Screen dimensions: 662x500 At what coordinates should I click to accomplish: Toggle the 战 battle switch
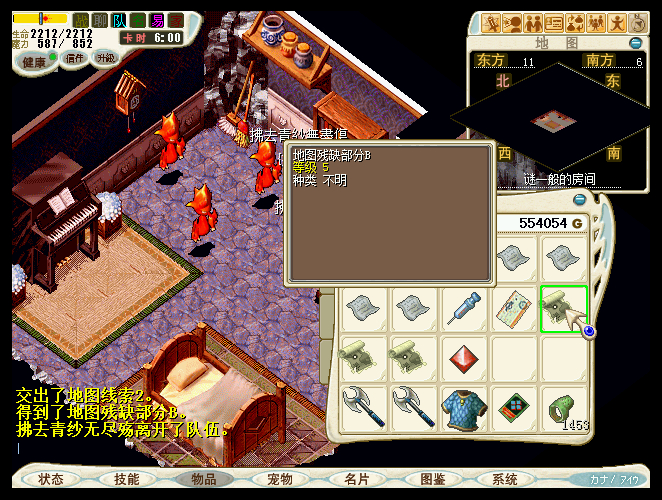(x=81, y=20)
